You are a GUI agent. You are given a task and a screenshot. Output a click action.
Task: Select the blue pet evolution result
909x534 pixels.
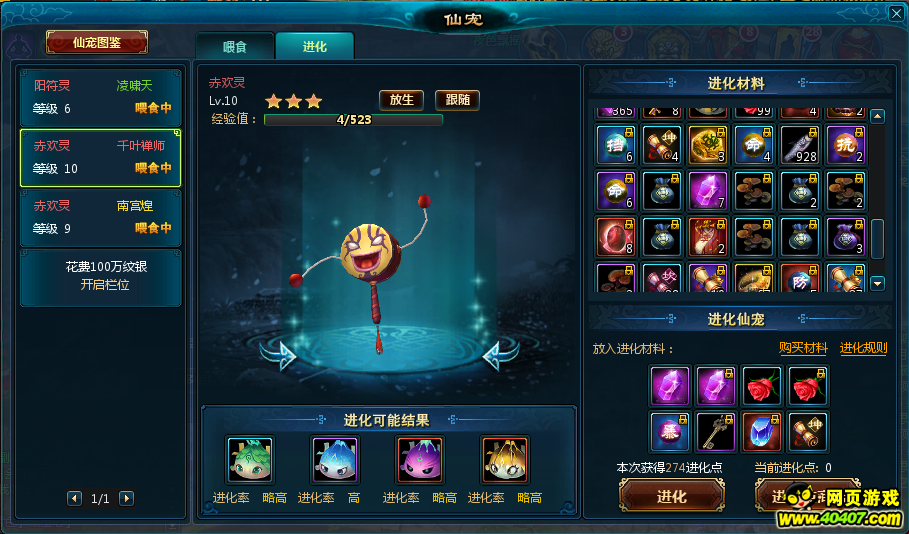coord(334,459)
